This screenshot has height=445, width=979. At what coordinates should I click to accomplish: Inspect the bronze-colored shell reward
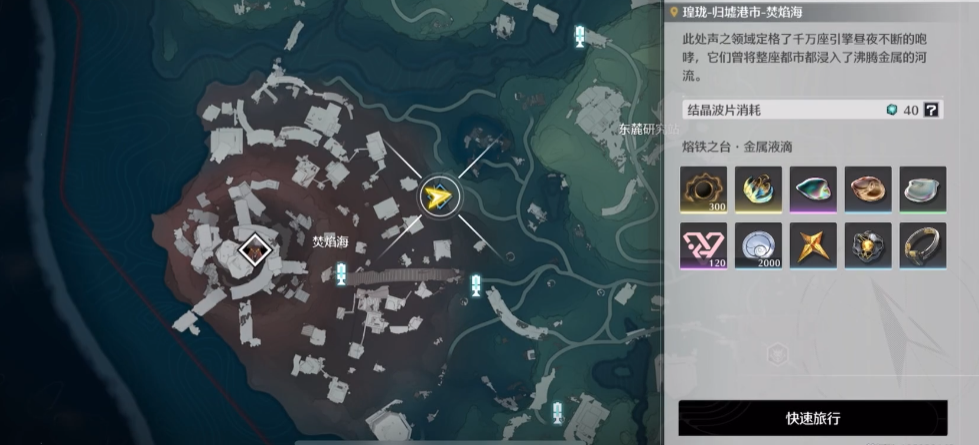point(867,188)
